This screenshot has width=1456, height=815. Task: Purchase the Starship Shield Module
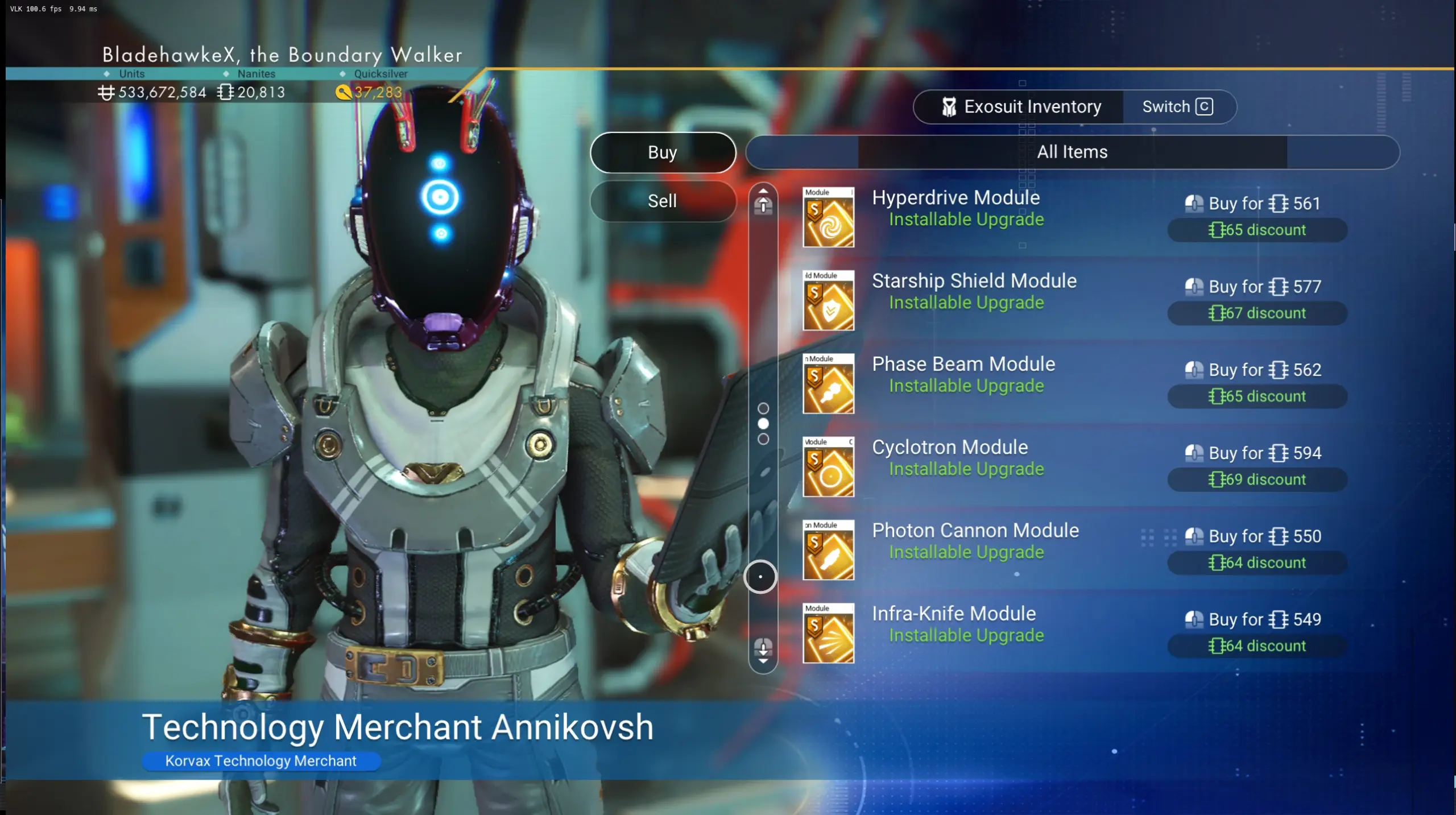click(1257, 287)
